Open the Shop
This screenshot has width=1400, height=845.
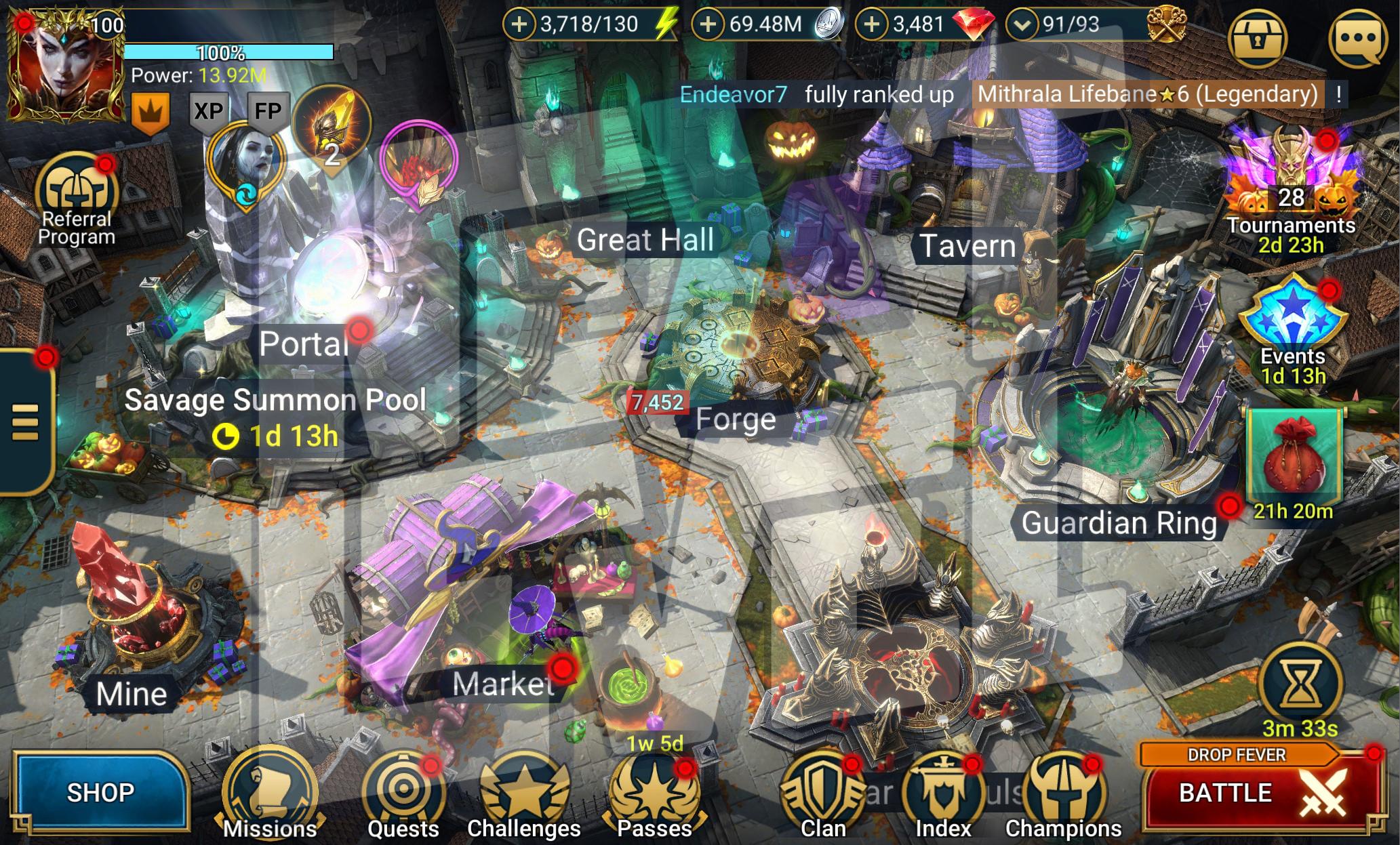pos(100,791)
